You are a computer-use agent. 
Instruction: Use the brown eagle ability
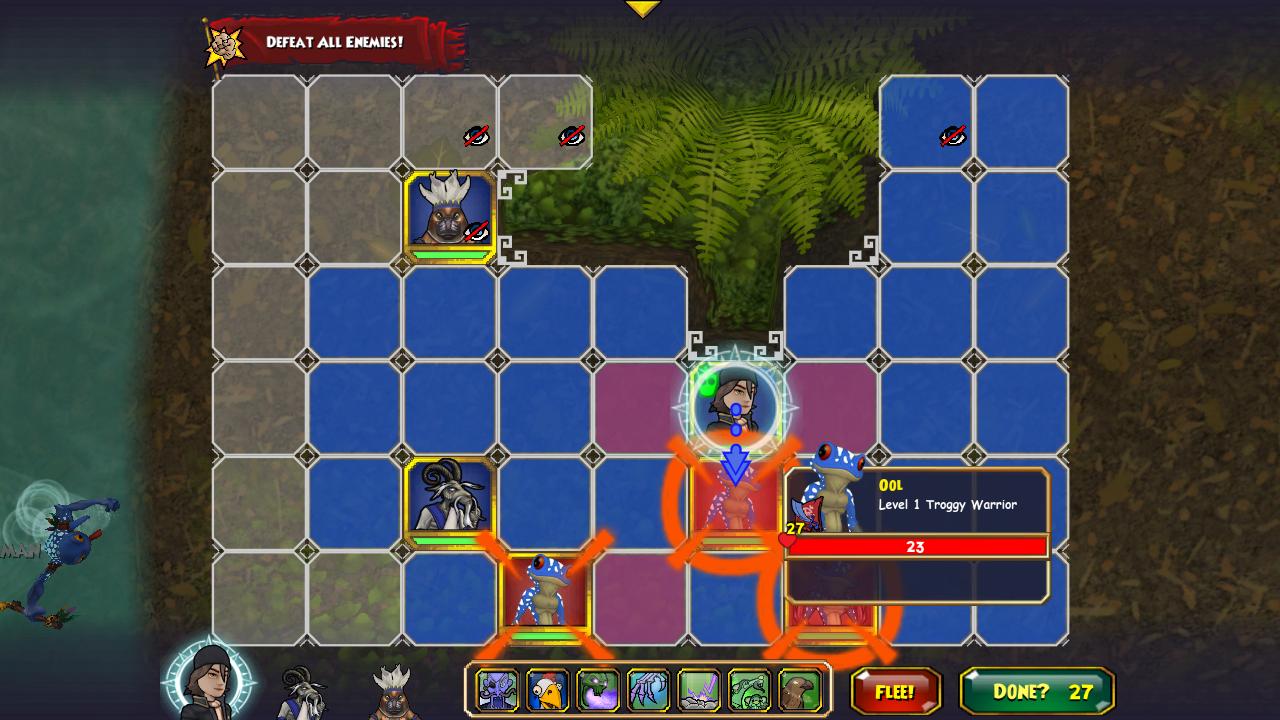[x=799, y=691]
